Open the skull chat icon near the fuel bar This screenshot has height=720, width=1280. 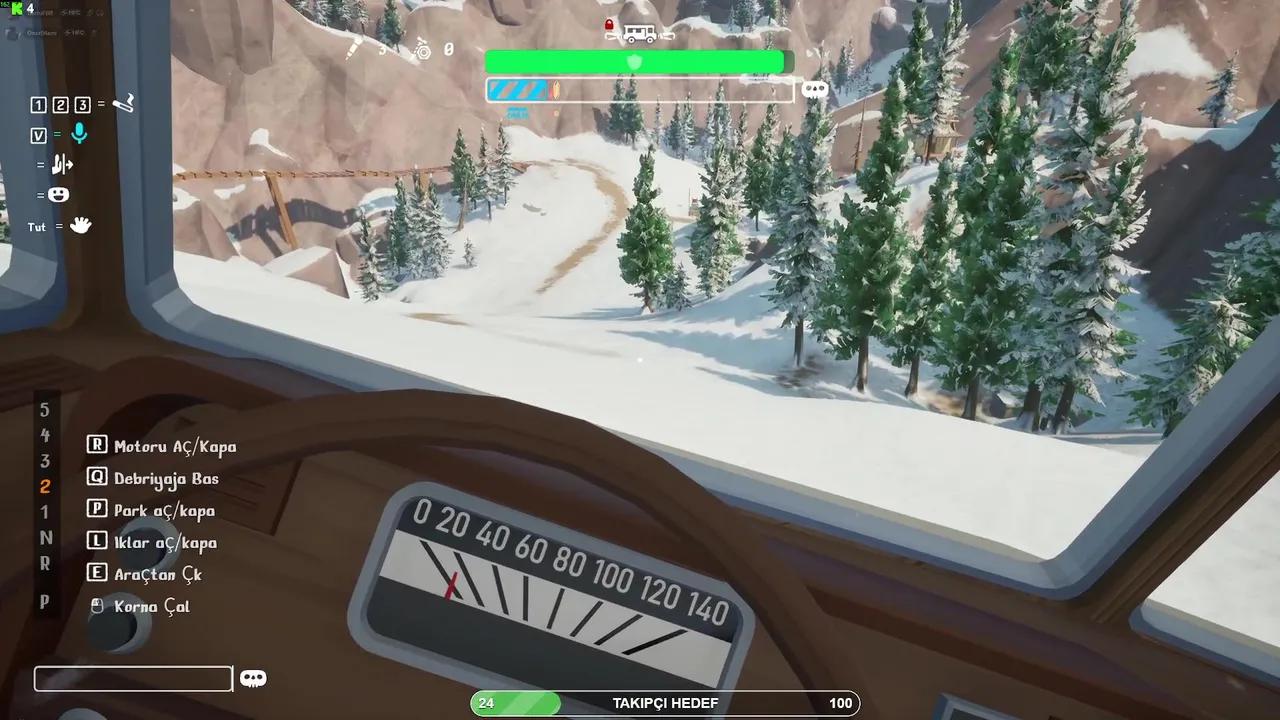tap(815, 89)
